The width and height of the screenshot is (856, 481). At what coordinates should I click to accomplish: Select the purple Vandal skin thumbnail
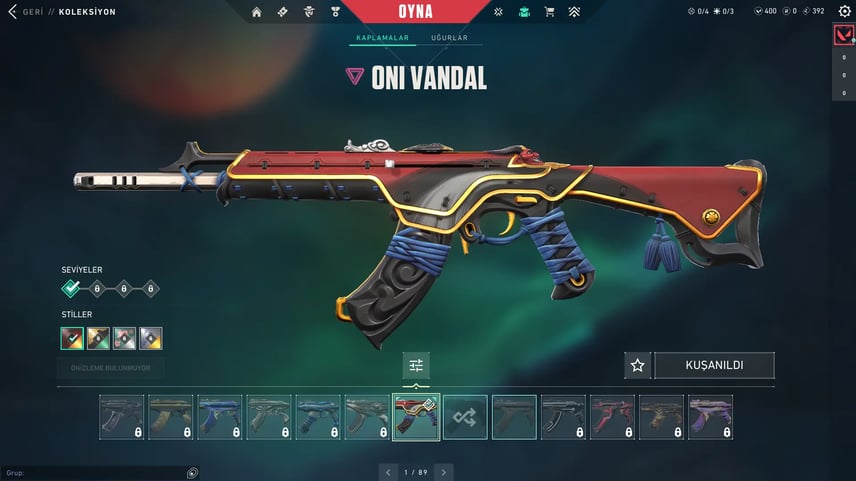click(710, 417)
